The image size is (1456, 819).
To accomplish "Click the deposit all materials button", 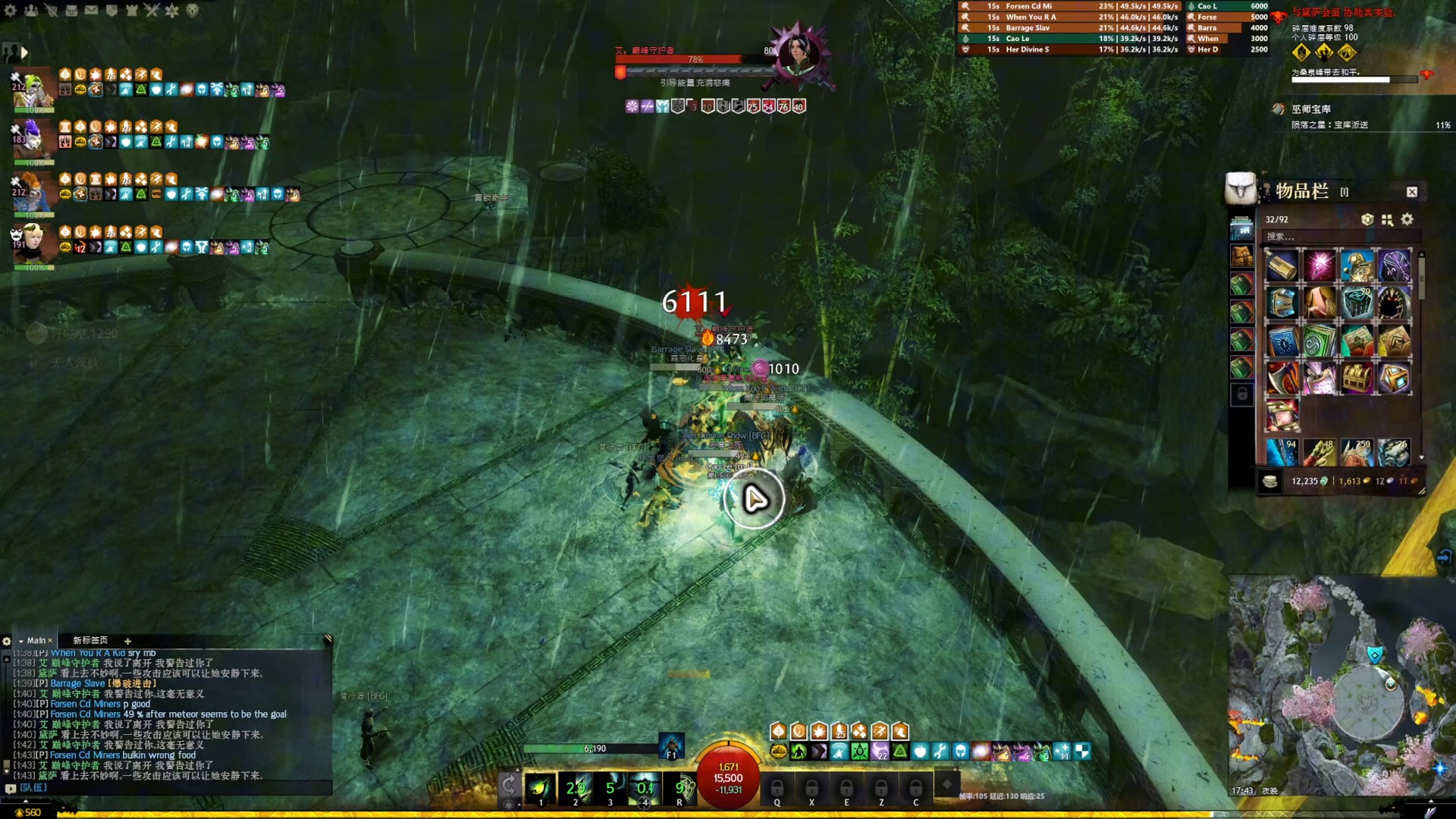I will [1367, 219].
